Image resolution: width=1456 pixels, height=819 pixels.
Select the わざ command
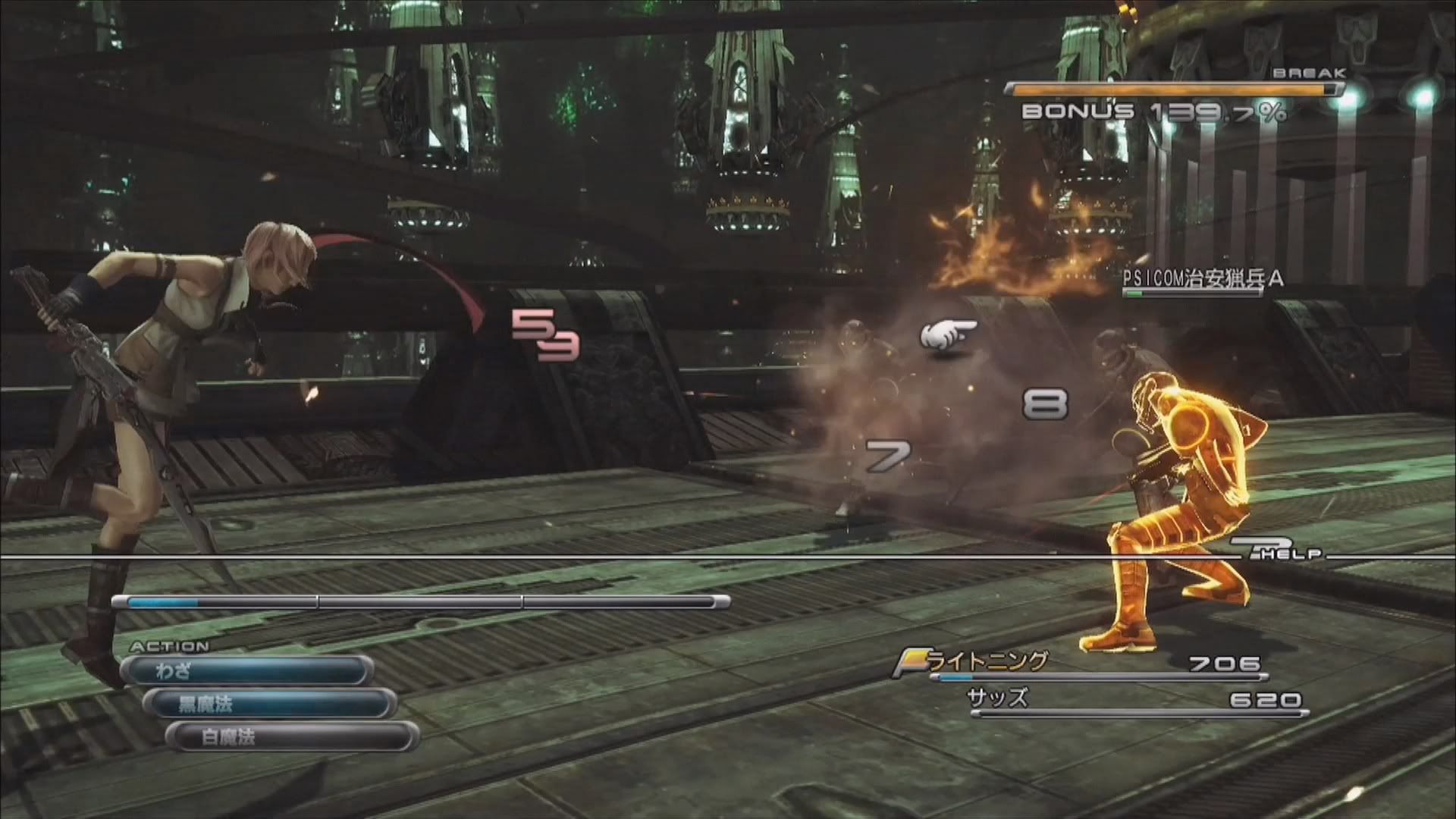(247, 671)
